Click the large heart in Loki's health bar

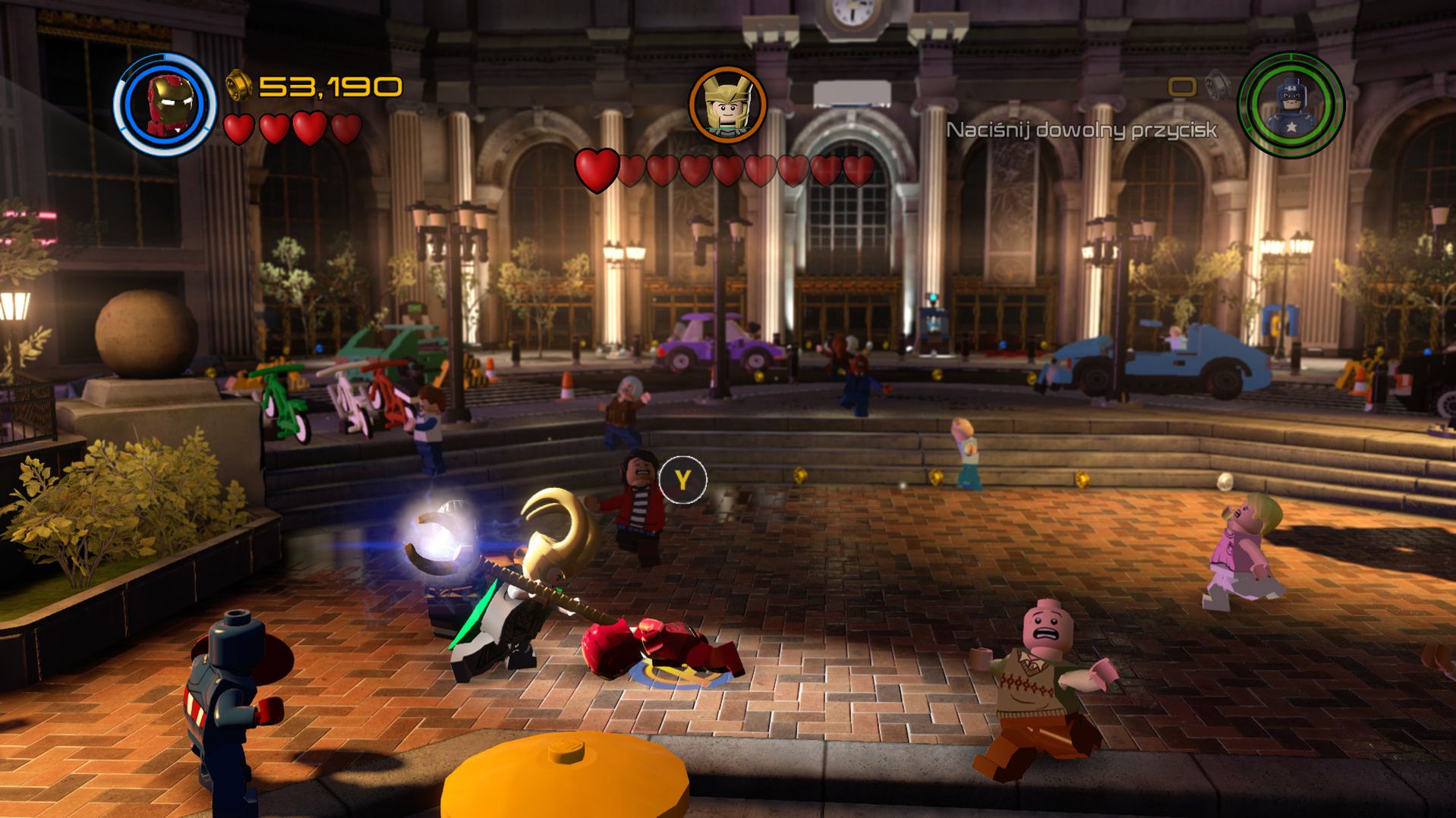[x=597, y=169]
